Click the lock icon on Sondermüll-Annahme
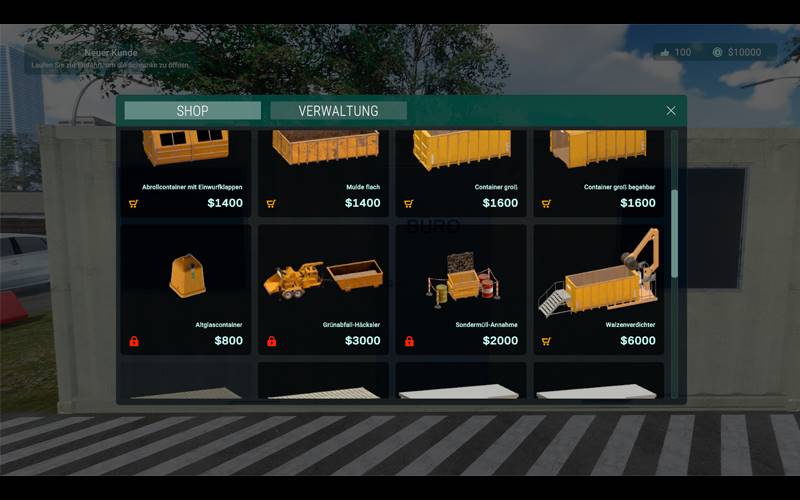 409,341
